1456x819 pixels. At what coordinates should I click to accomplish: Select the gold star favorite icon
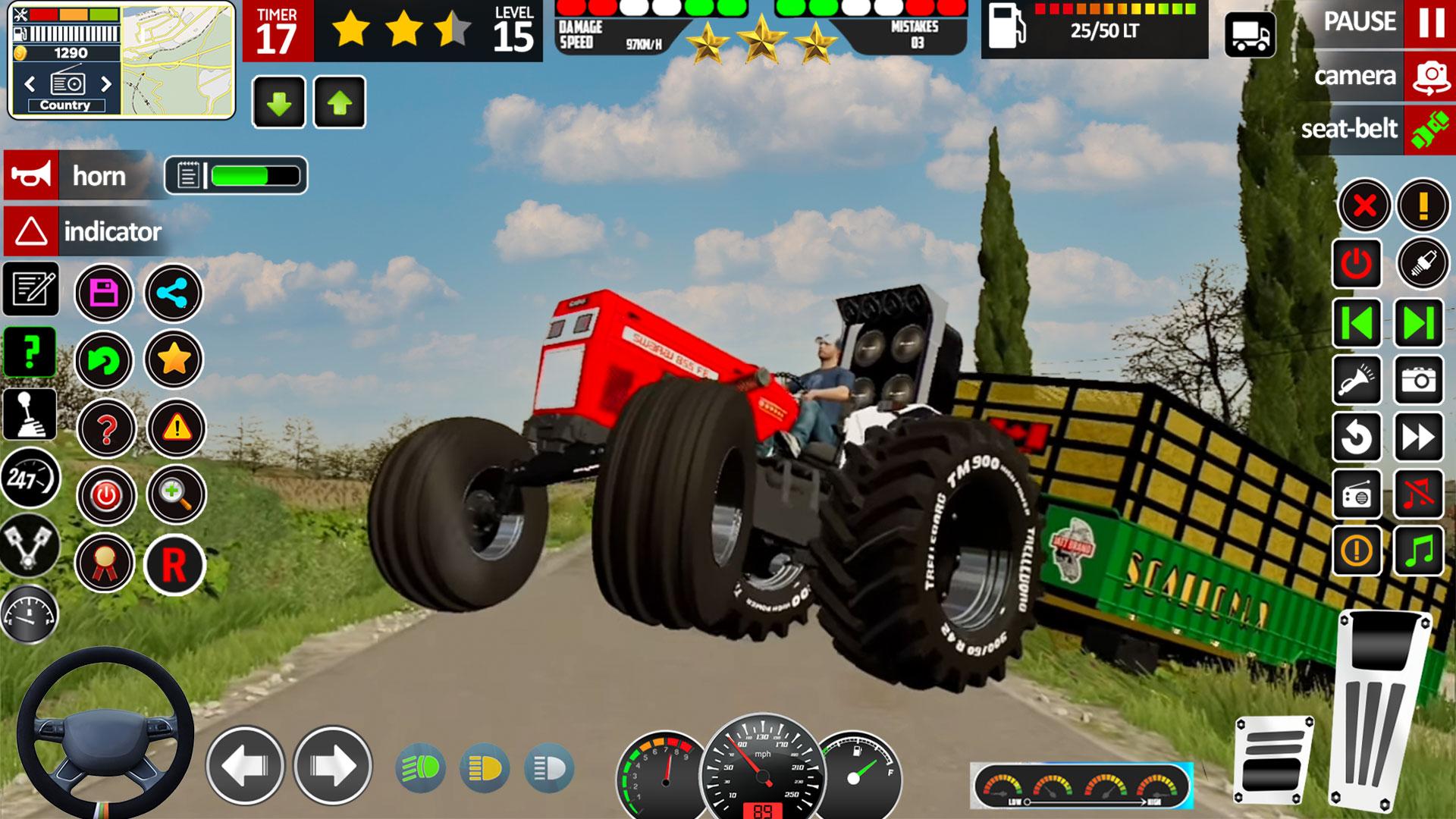click(x=174, y=359)
